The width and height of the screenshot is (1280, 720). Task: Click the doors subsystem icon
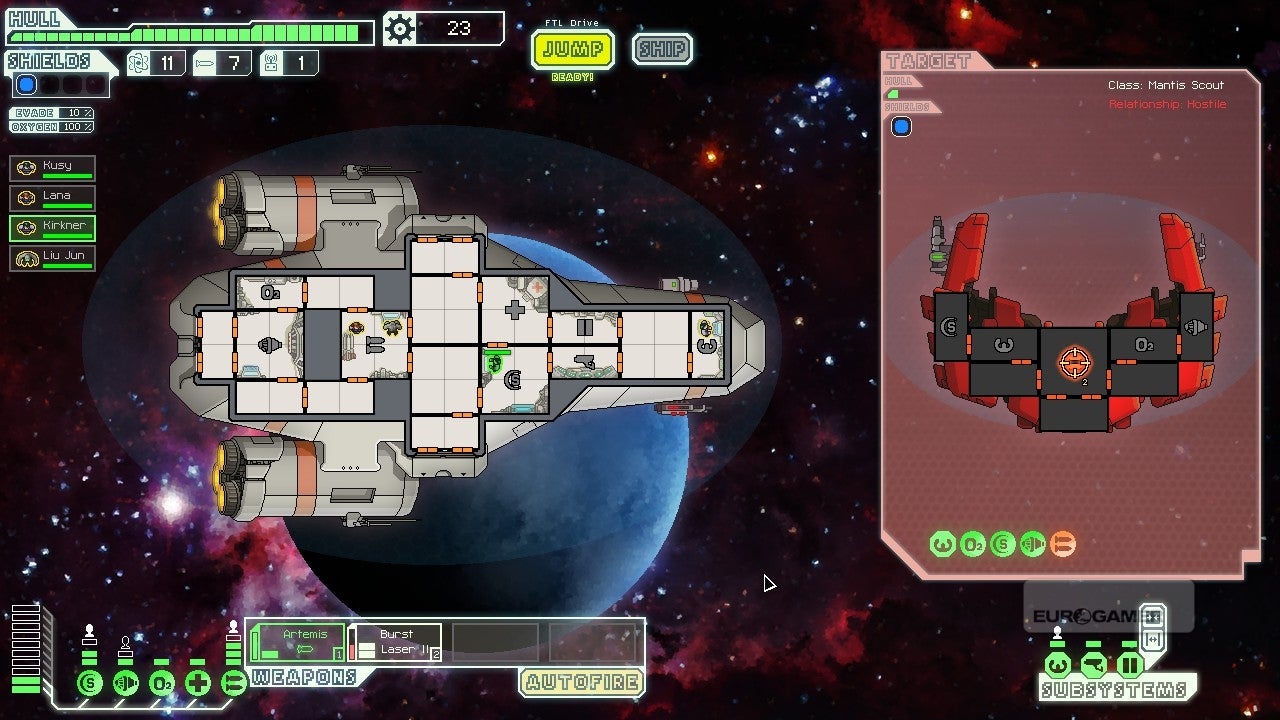(1130, 665)
